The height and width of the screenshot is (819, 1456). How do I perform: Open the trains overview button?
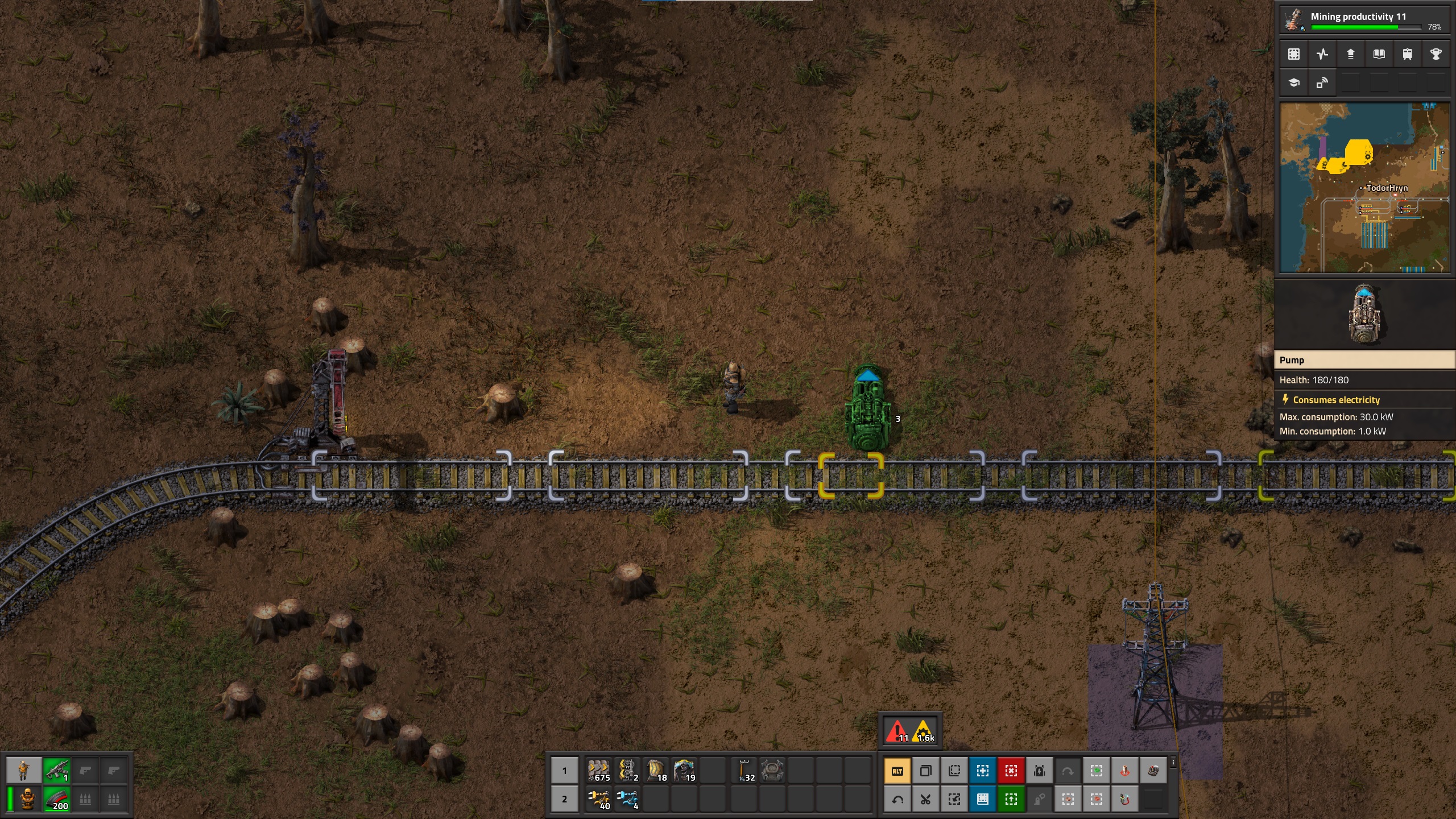coord(1408,54)
